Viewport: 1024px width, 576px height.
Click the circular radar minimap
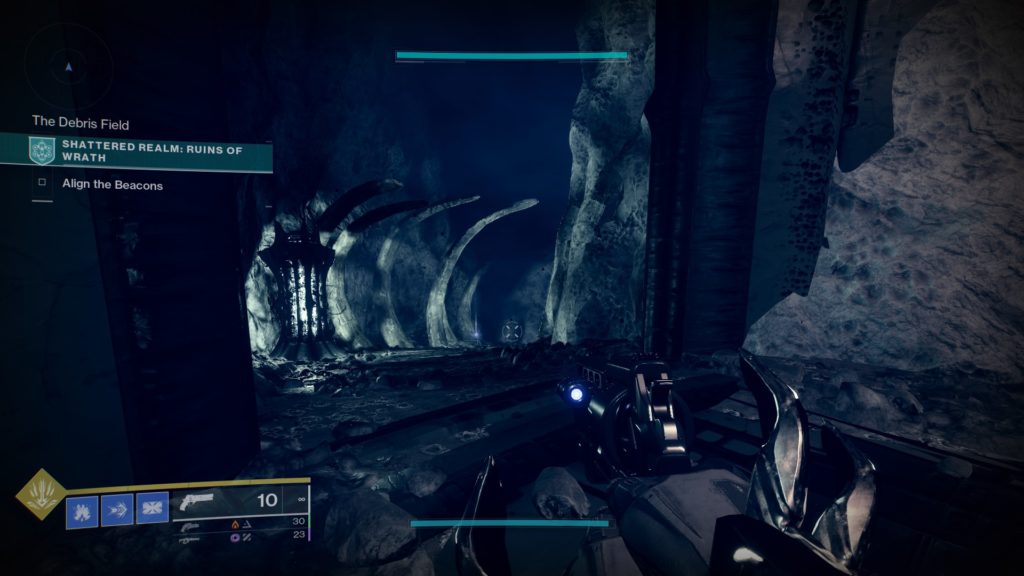click(x=68, y=67)
